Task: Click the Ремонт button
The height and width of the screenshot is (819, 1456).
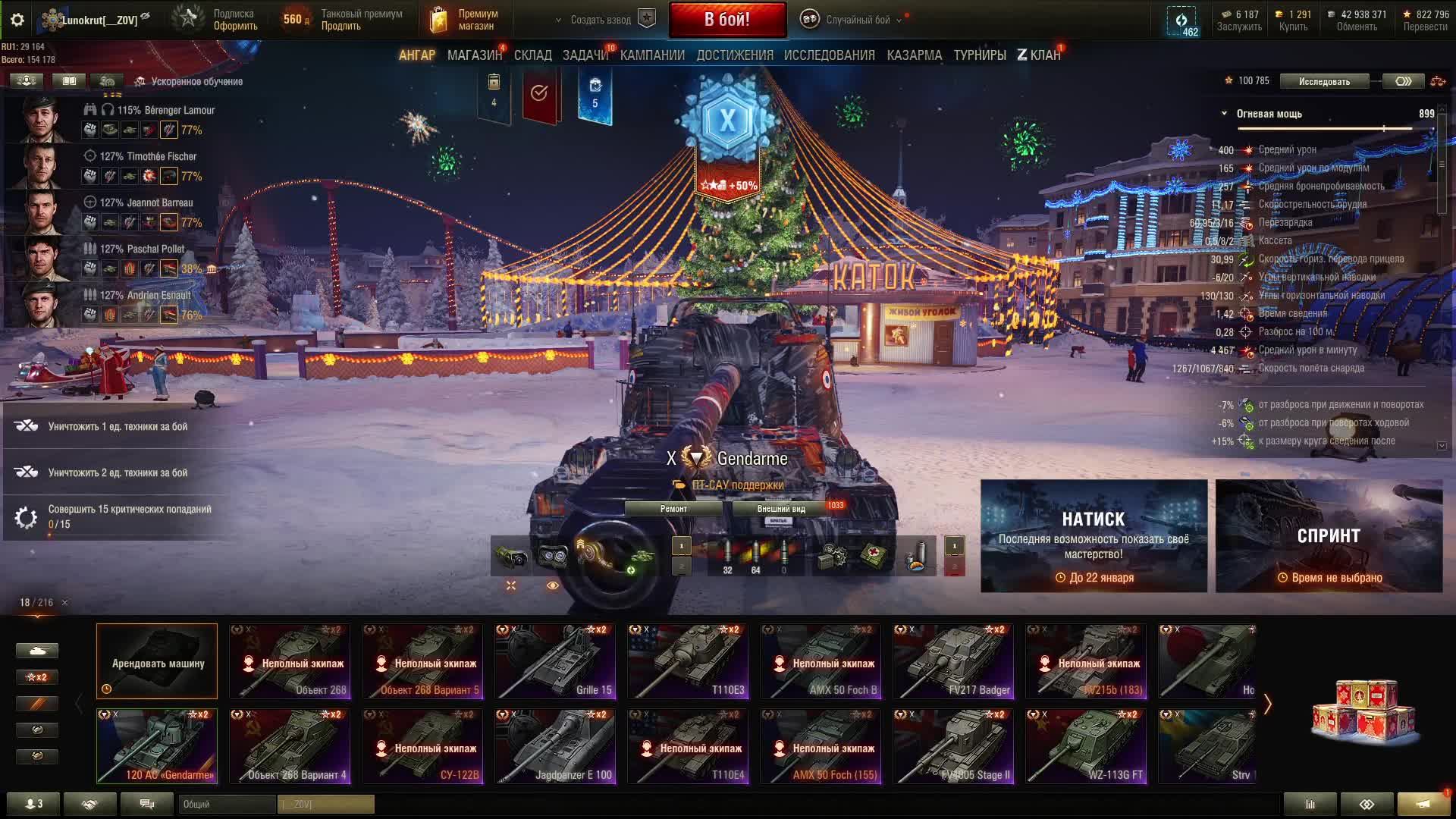Action: click(x=673, y=509)
